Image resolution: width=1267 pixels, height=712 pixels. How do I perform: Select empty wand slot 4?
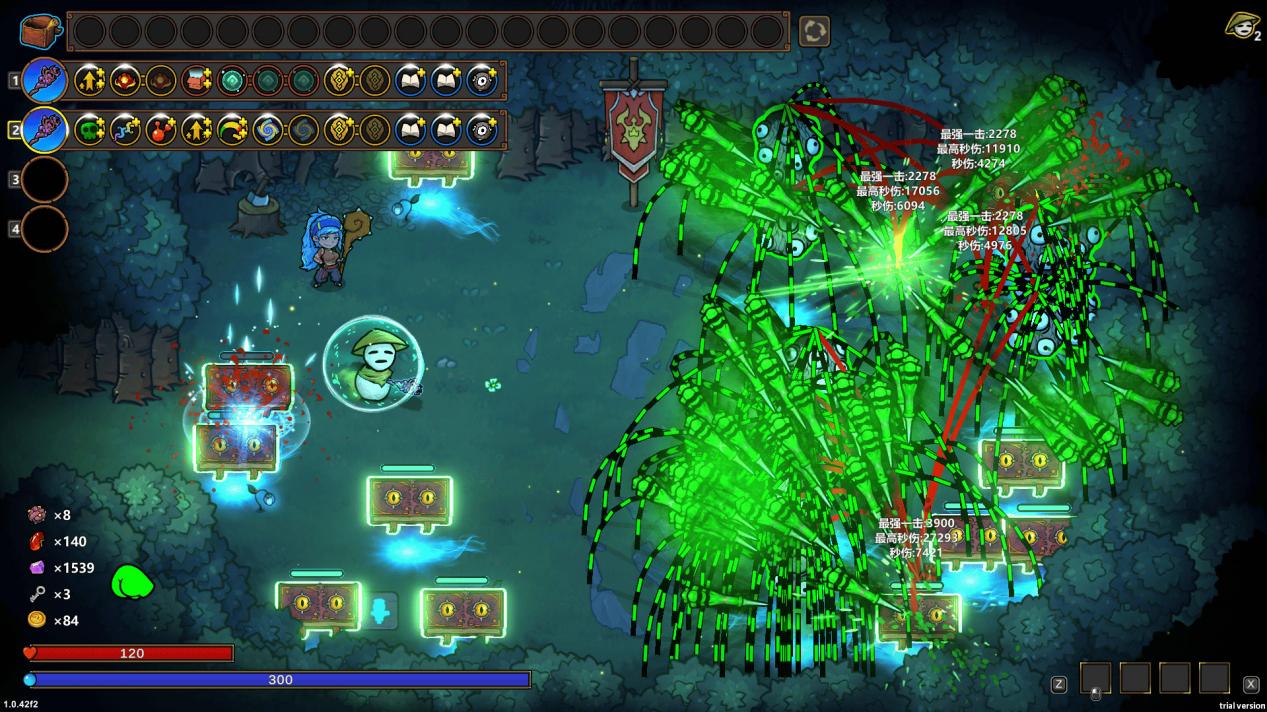point(45,229)
